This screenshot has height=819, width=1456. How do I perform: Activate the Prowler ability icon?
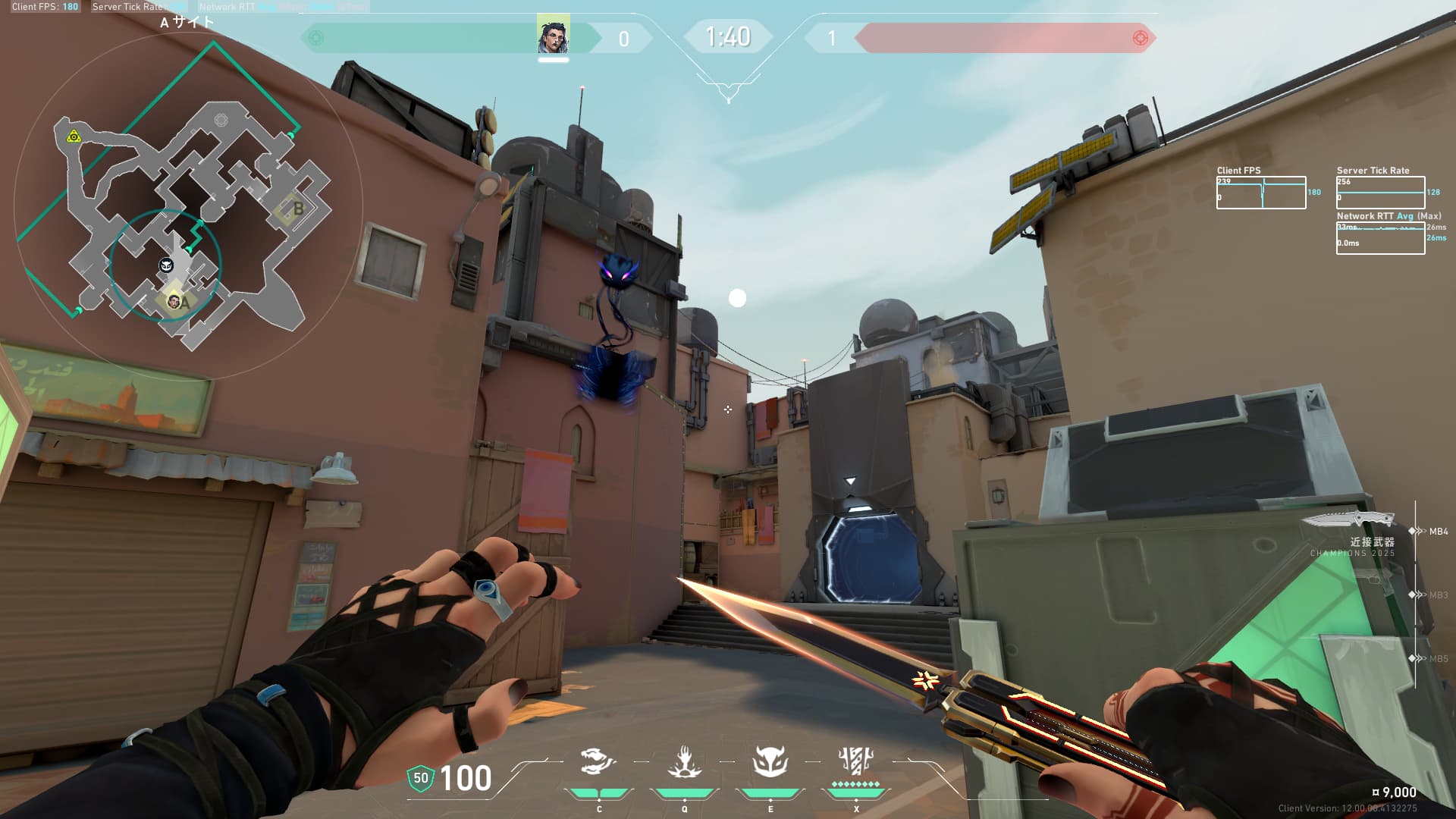click(598, 762)
